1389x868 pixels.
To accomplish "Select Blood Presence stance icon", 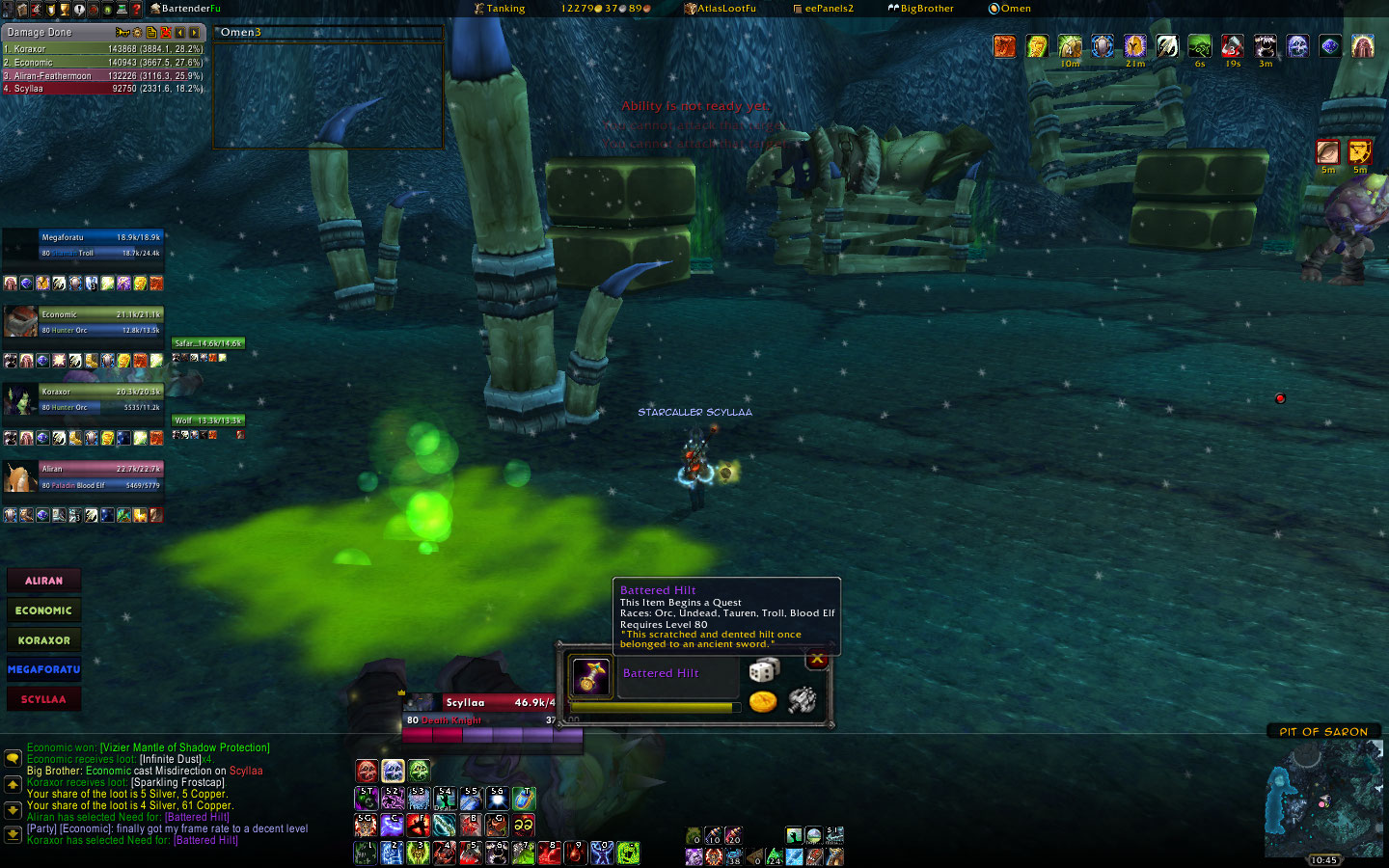I will 367,771.
